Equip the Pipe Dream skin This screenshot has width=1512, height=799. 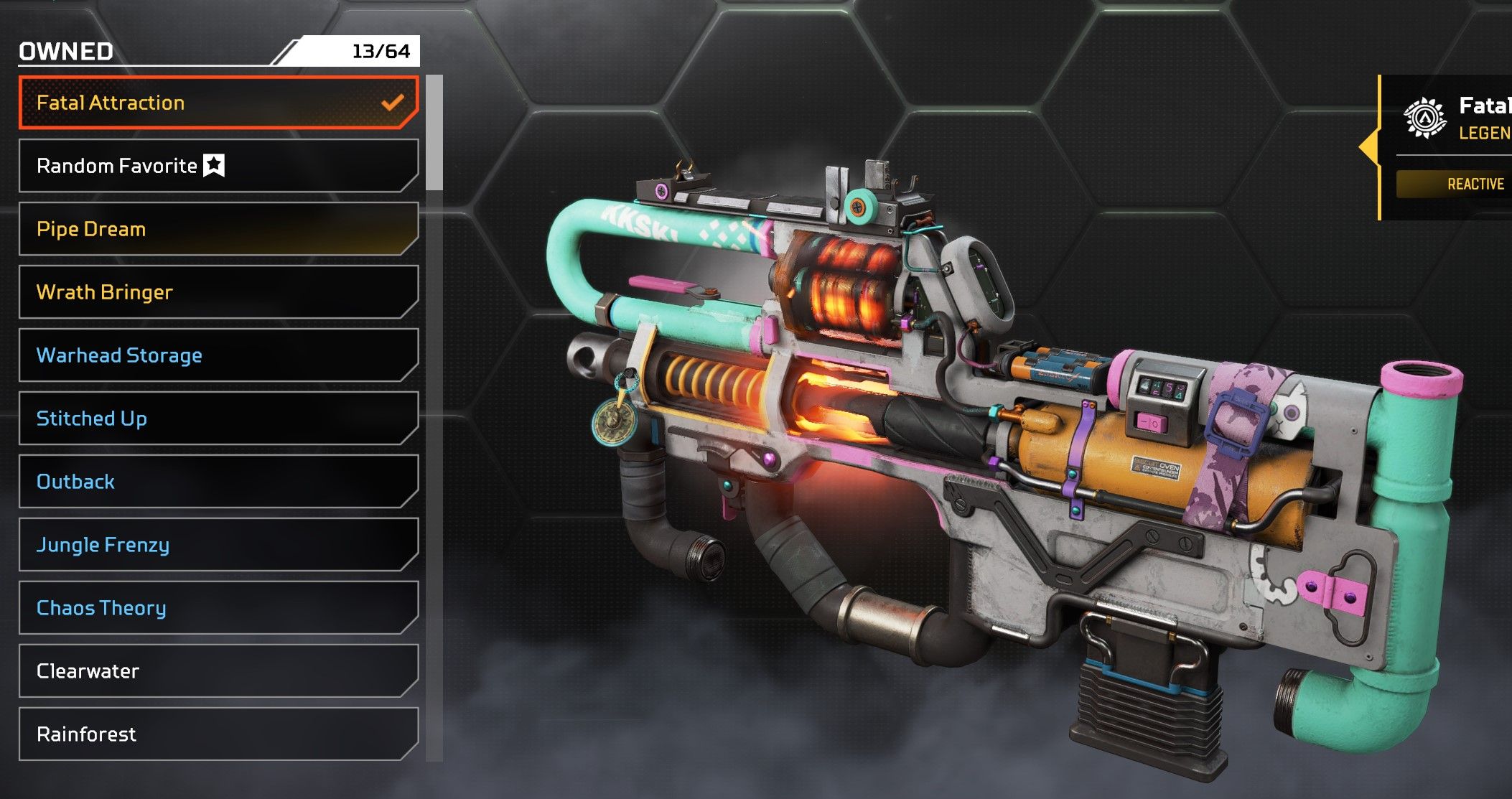pos(218,229)
